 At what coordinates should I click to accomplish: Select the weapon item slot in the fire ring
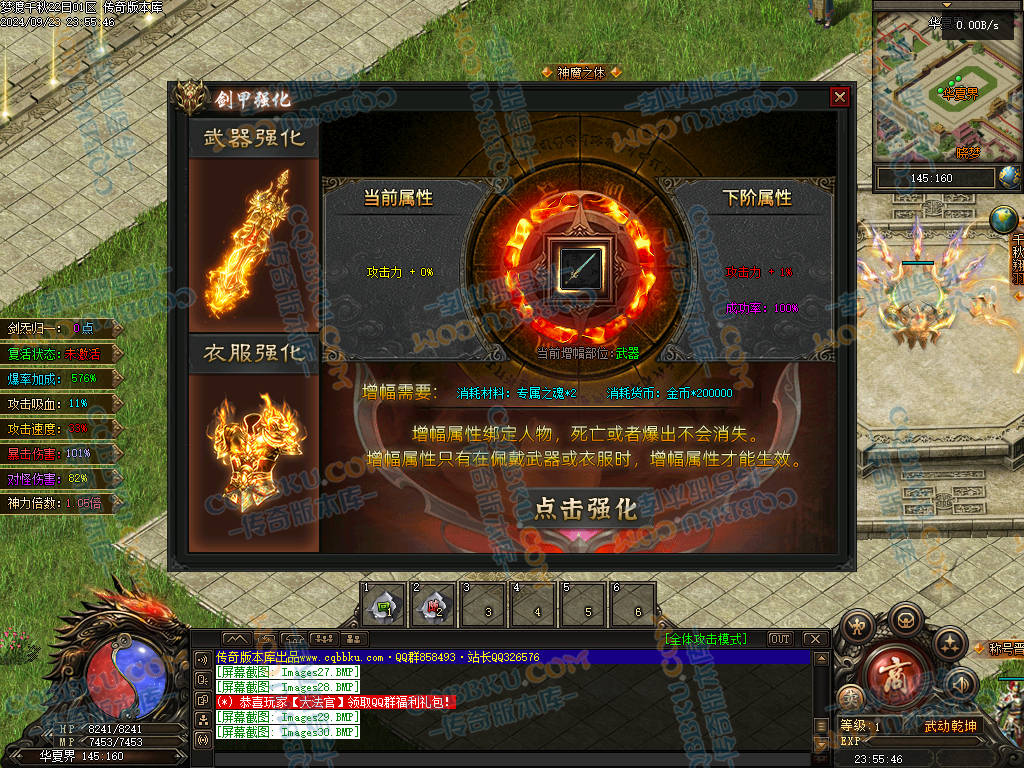(581, 268)
